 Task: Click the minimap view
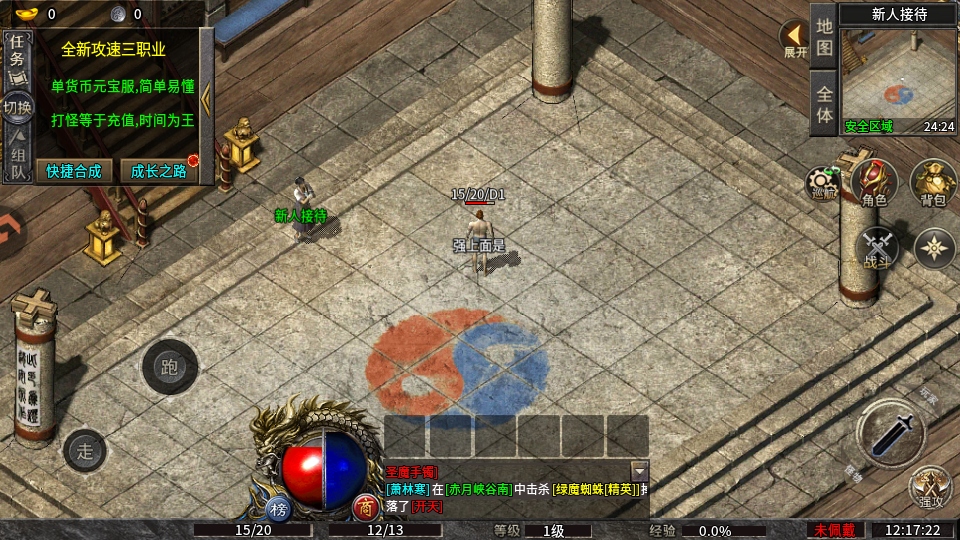point(898,79)
